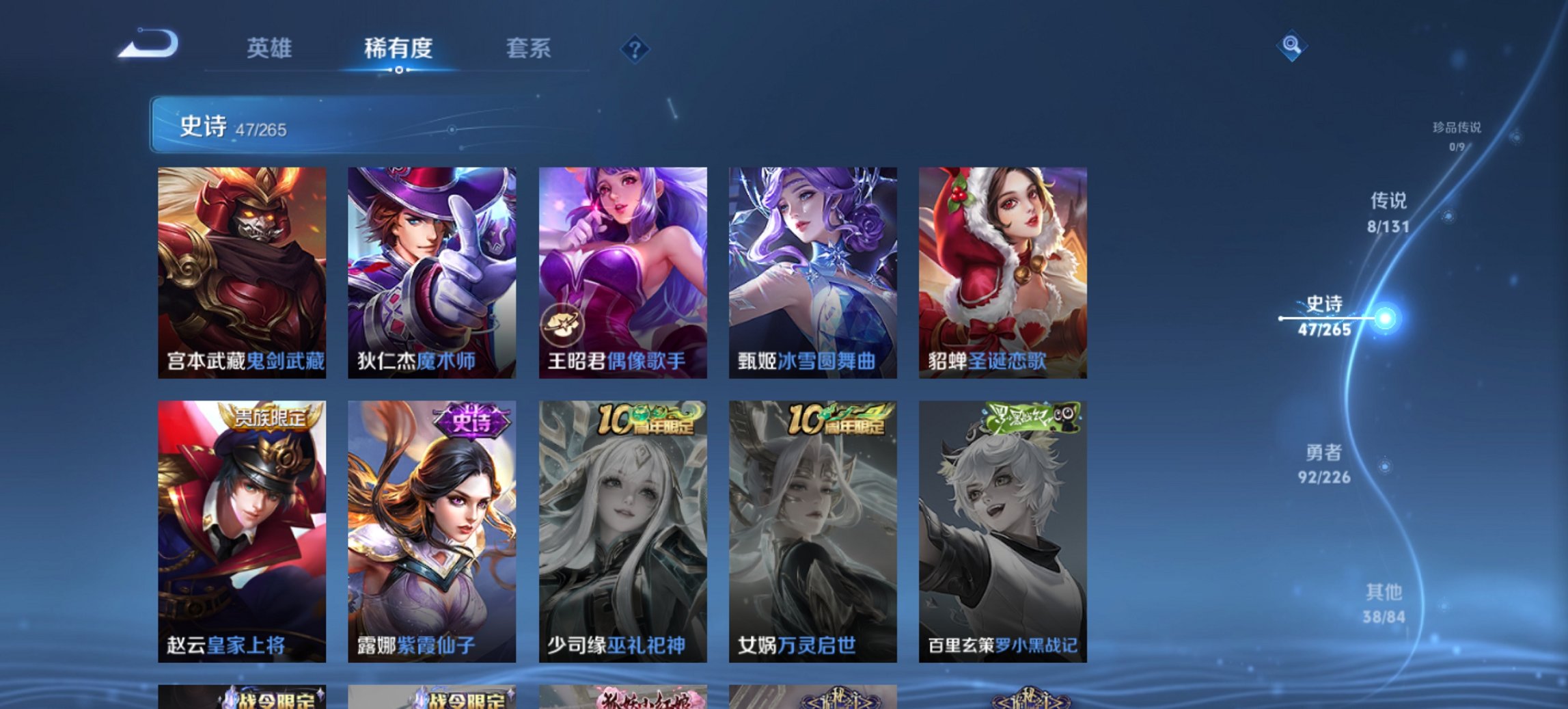Switch to the 套系 tab
This screenshot has width=1568, height=709.
click(528, 48)
